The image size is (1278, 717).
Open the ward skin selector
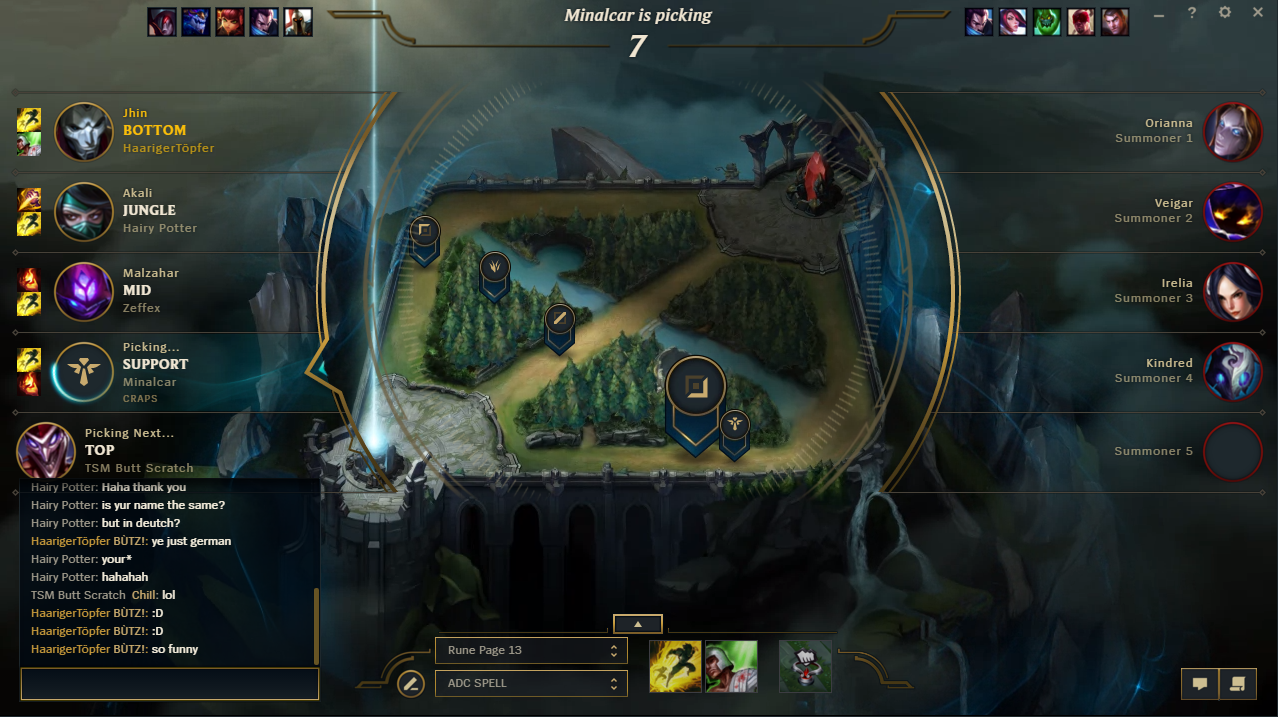805,667
